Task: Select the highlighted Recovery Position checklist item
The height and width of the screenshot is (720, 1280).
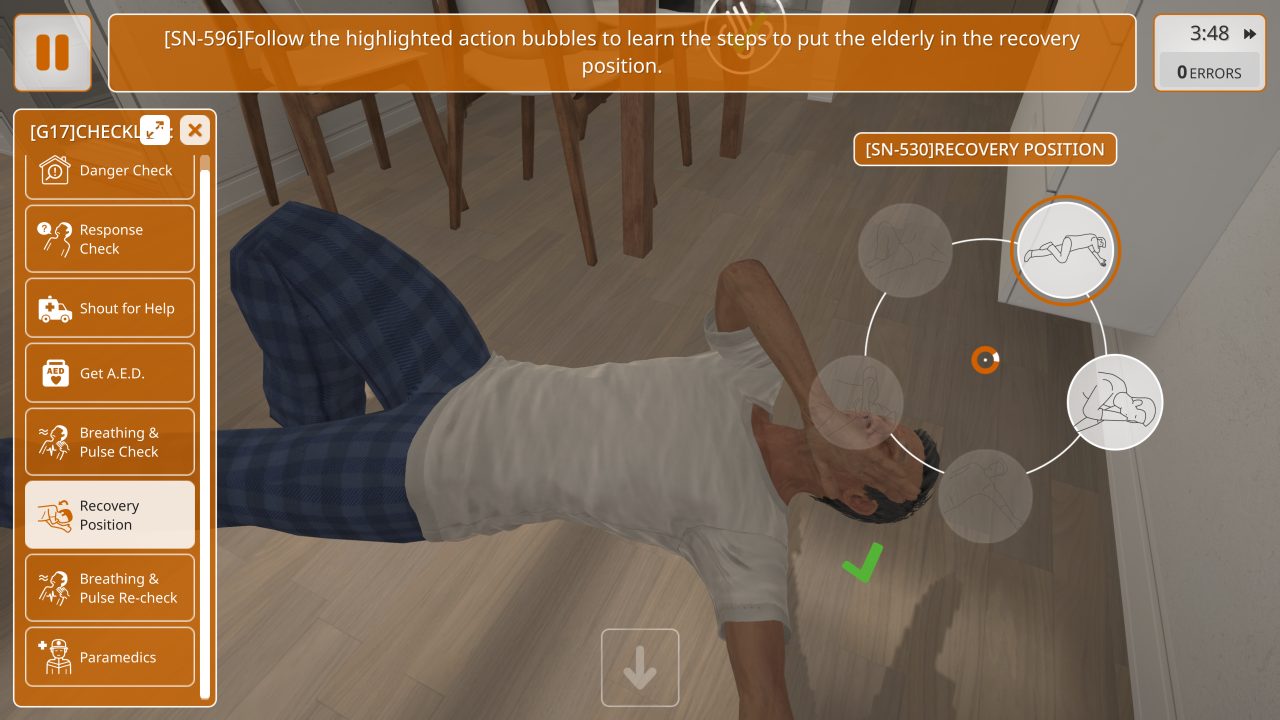Action: coord(110,515)
